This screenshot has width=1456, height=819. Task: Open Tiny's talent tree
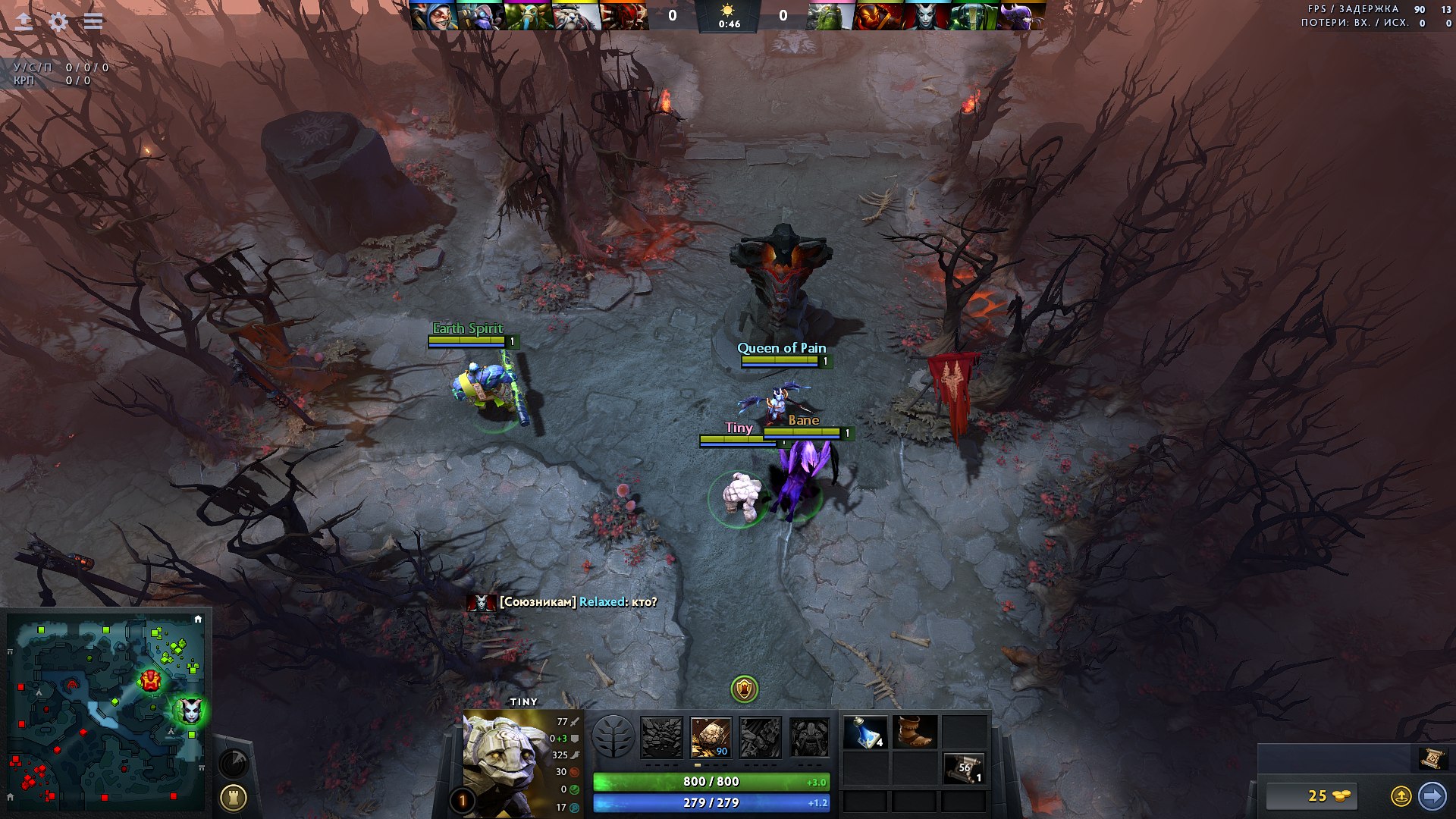(x=613, y=737)
